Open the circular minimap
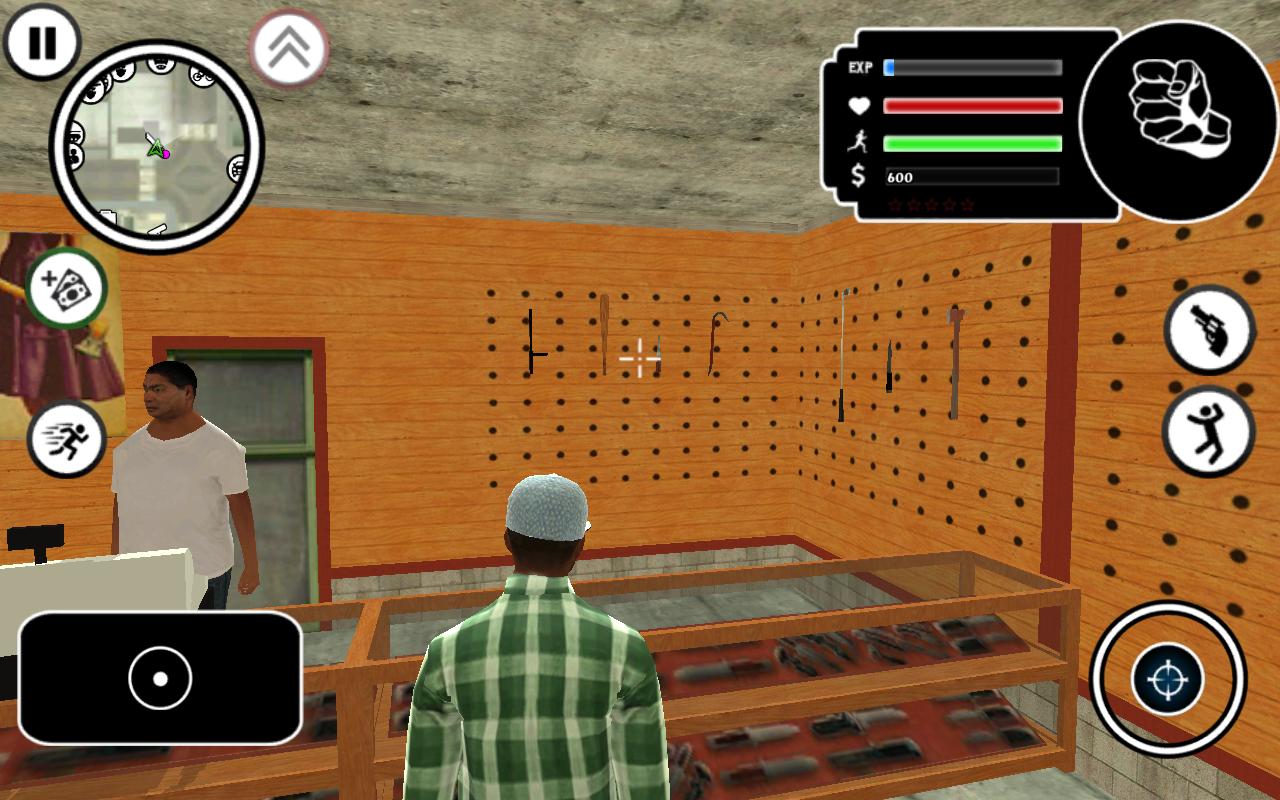1280x800 pixels. tap(157, 147)
